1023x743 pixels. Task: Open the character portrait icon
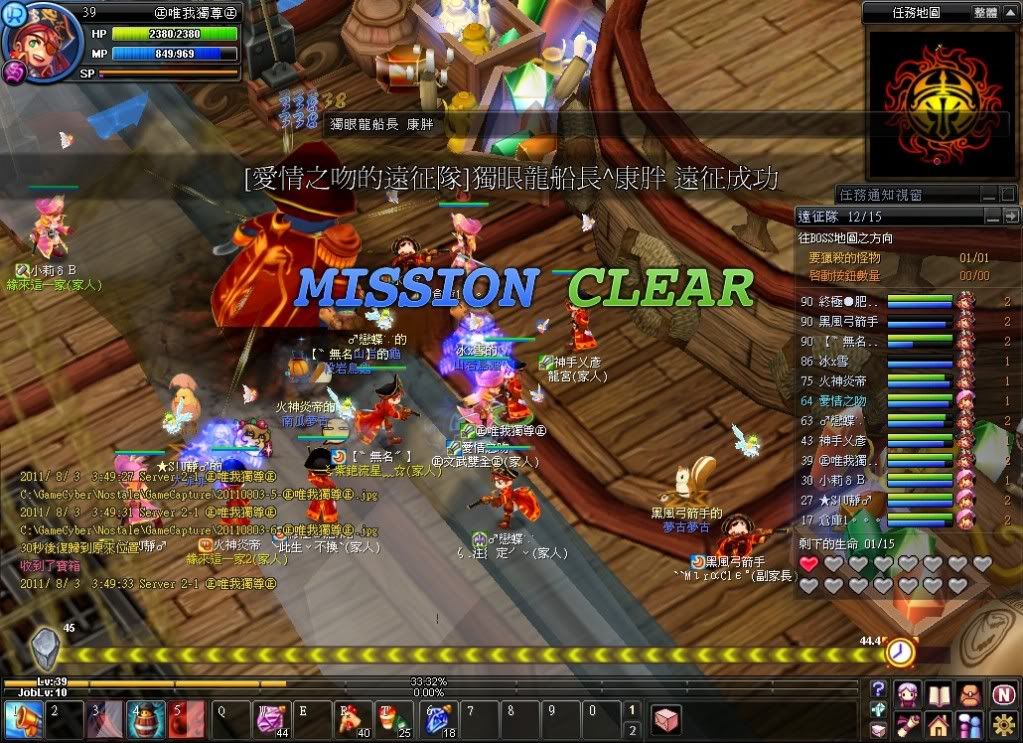908,694
